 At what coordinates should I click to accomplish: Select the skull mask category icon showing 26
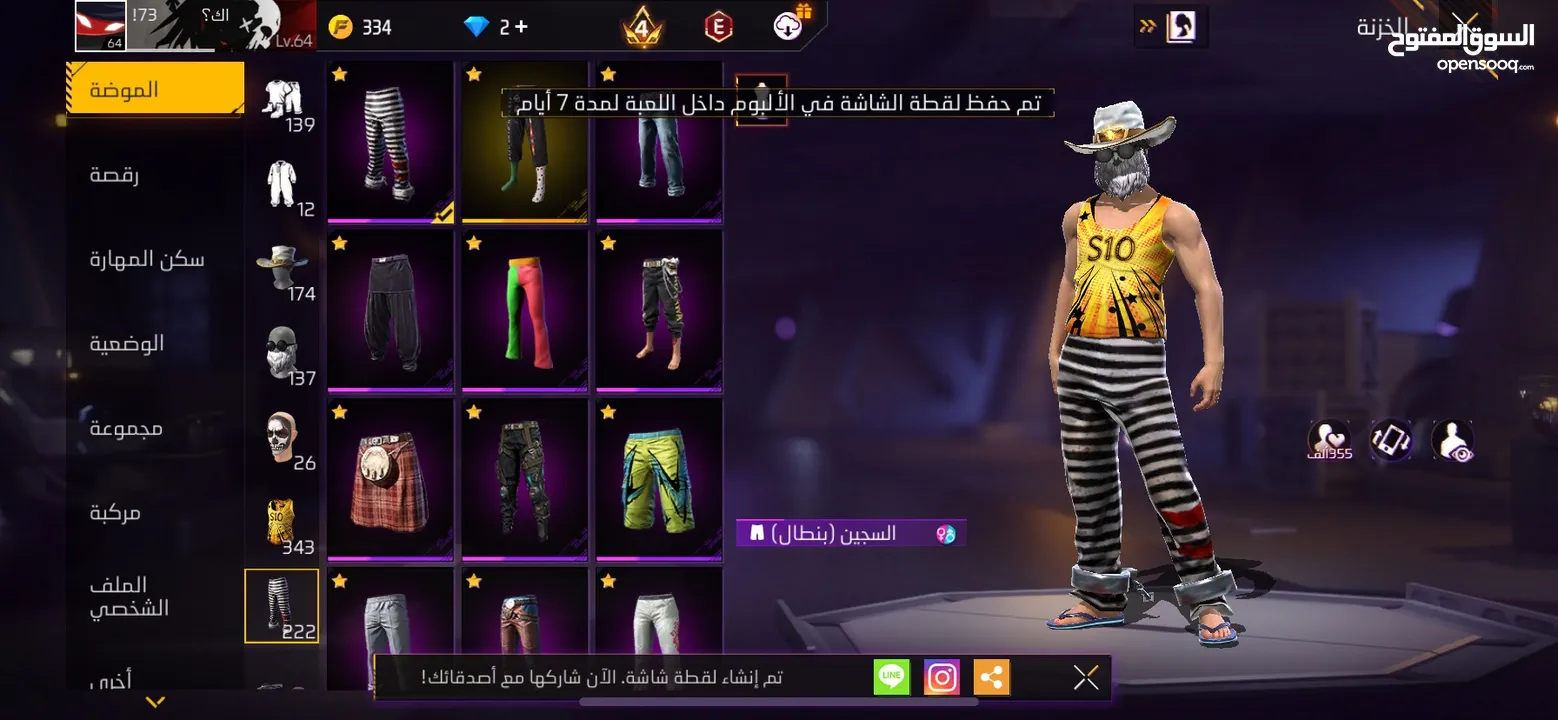(x=281, y=432)
